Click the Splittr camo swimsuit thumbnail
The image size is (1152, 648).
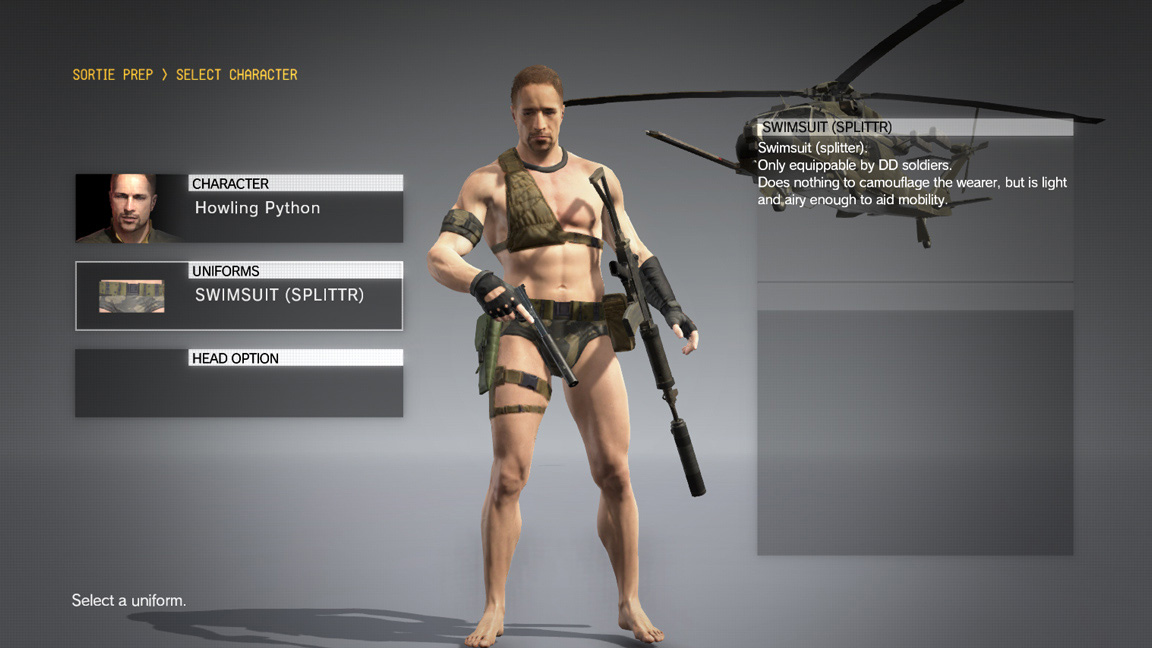coord(131,296)
